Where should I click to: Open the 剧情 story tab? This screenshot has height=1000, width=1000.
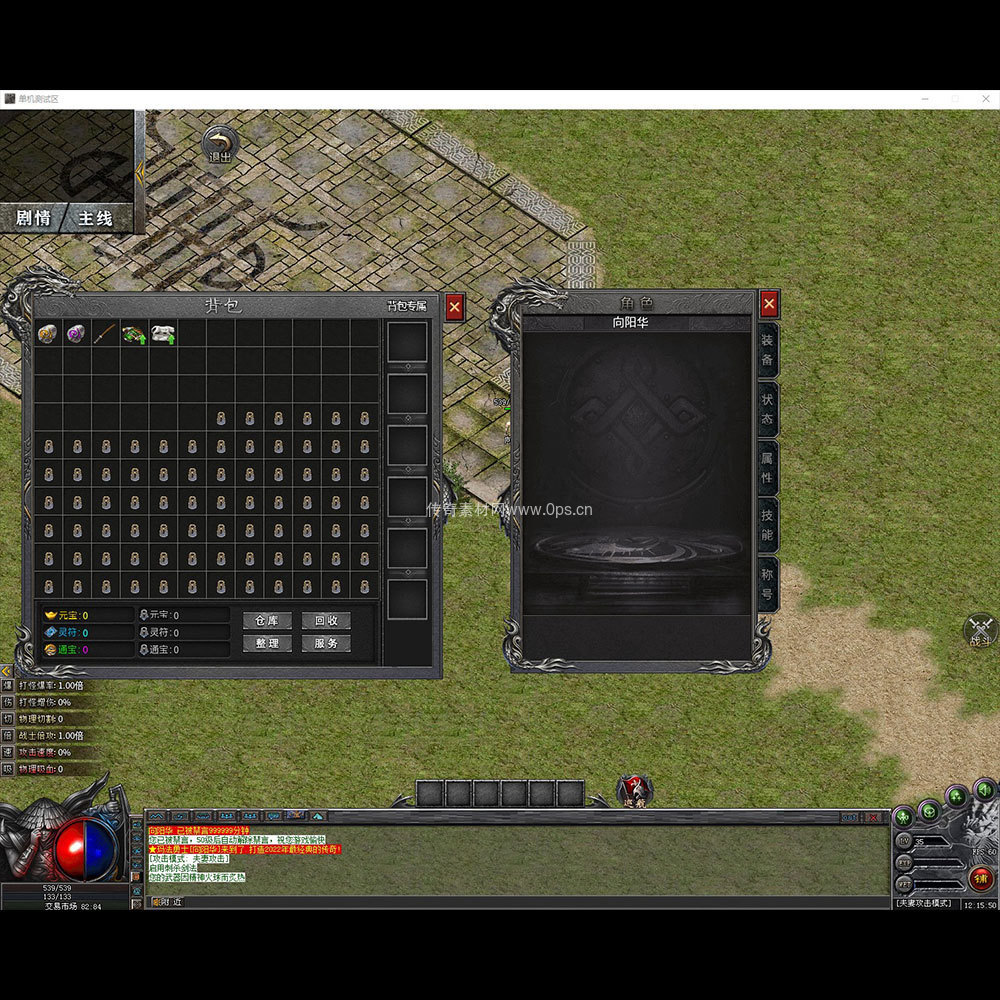click(35, 217)
